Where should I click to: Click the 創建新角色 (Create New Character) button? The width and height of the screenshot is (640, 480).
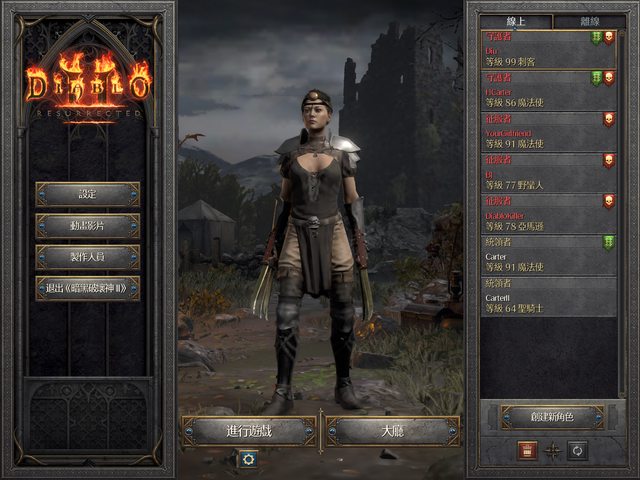pyautogui.click(x=552, y=417)
